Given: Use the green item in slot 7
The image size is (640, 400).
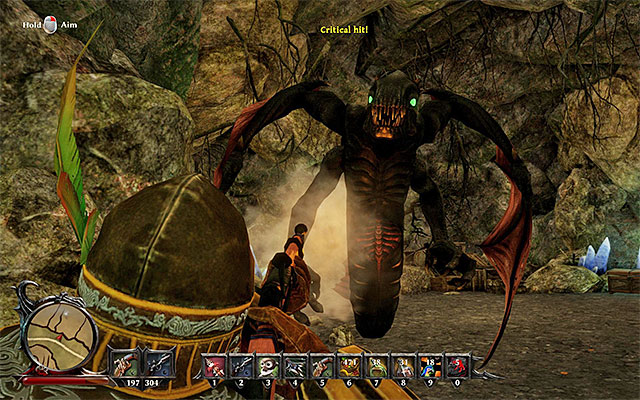Looking at the screenshot, I should 376,366.
